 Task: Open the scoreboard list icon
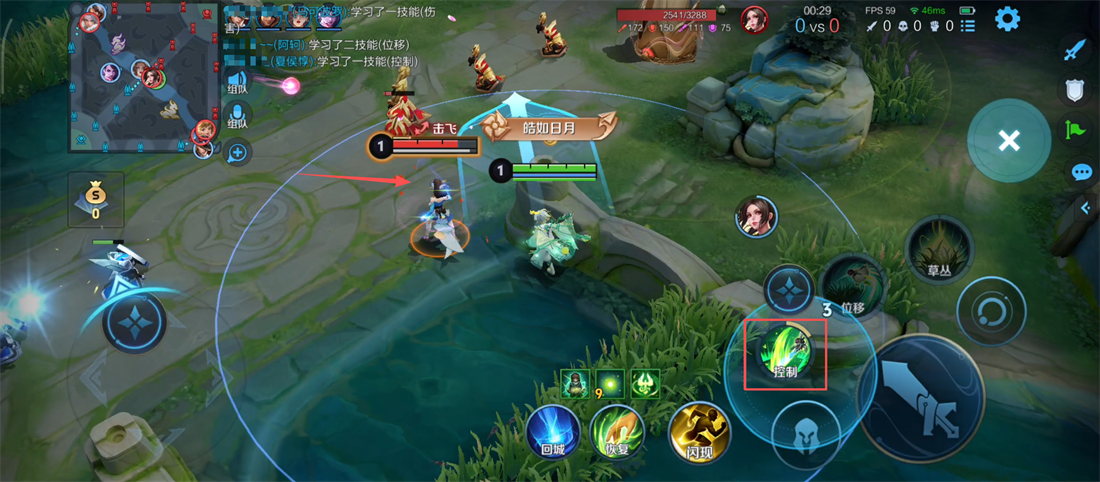click(967, 26)
